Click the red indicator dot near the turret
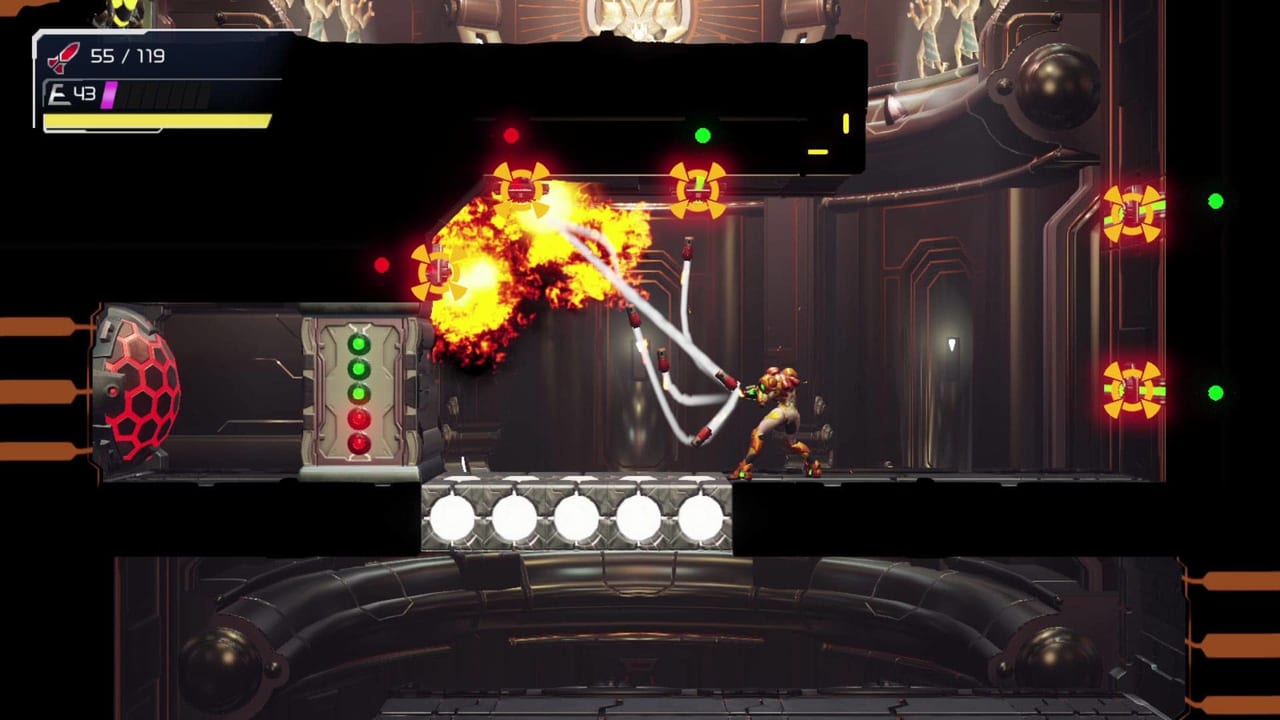The width and height of the screenshot is (1280, 720). tap(384, 265)
